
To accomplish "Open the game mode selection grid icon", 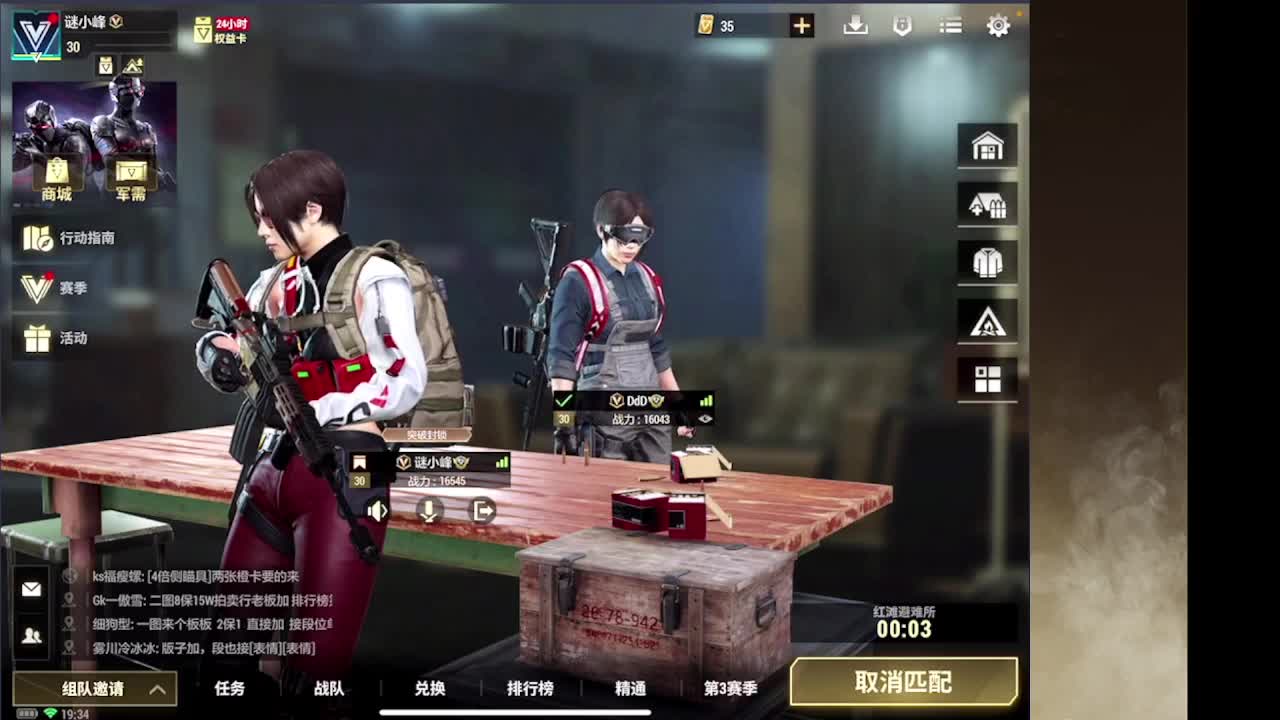I will click(987, 379).
